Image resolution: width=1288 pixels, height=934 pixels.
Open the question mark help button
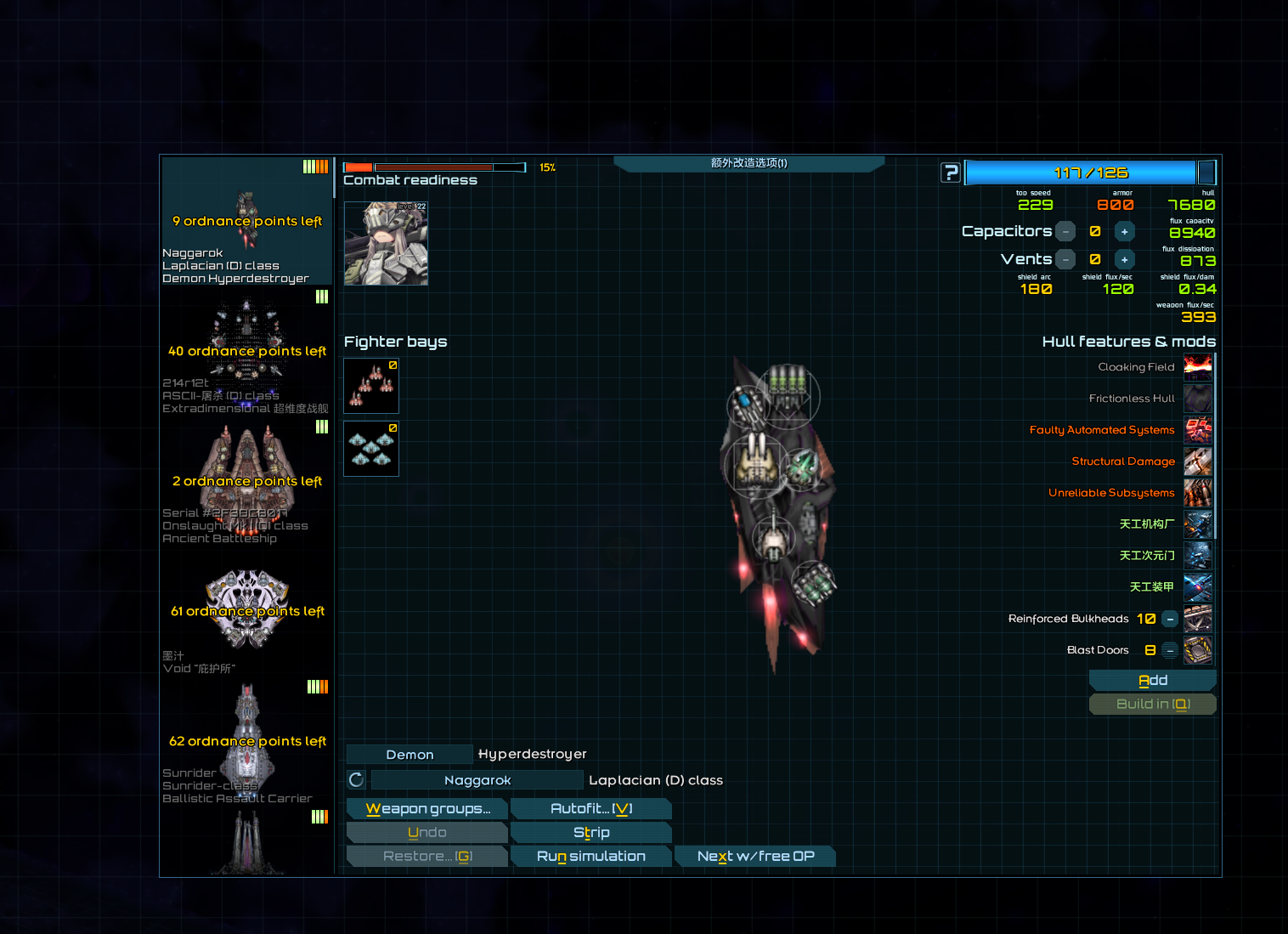click(x=951, y=173)
